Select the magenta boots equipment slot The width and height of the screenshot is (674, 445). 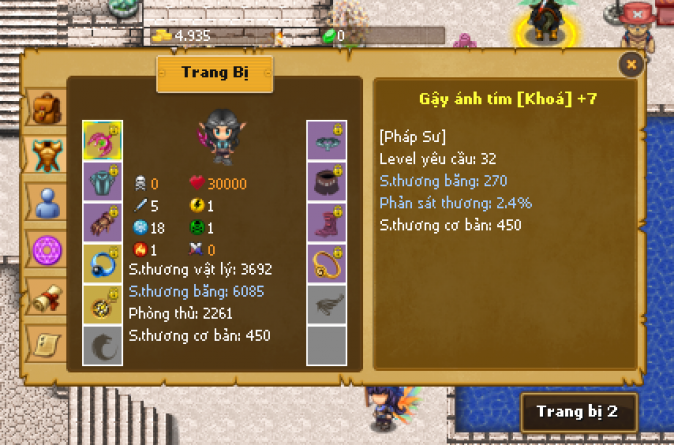(x=326, y=223)
